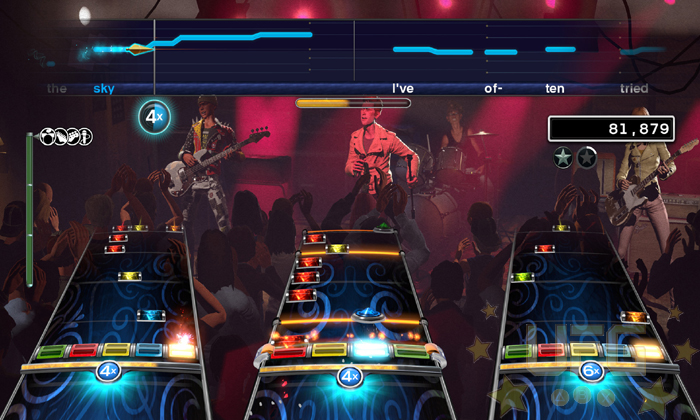
Task: Hit the red pad on the drum track
Action: click(288, 351)
